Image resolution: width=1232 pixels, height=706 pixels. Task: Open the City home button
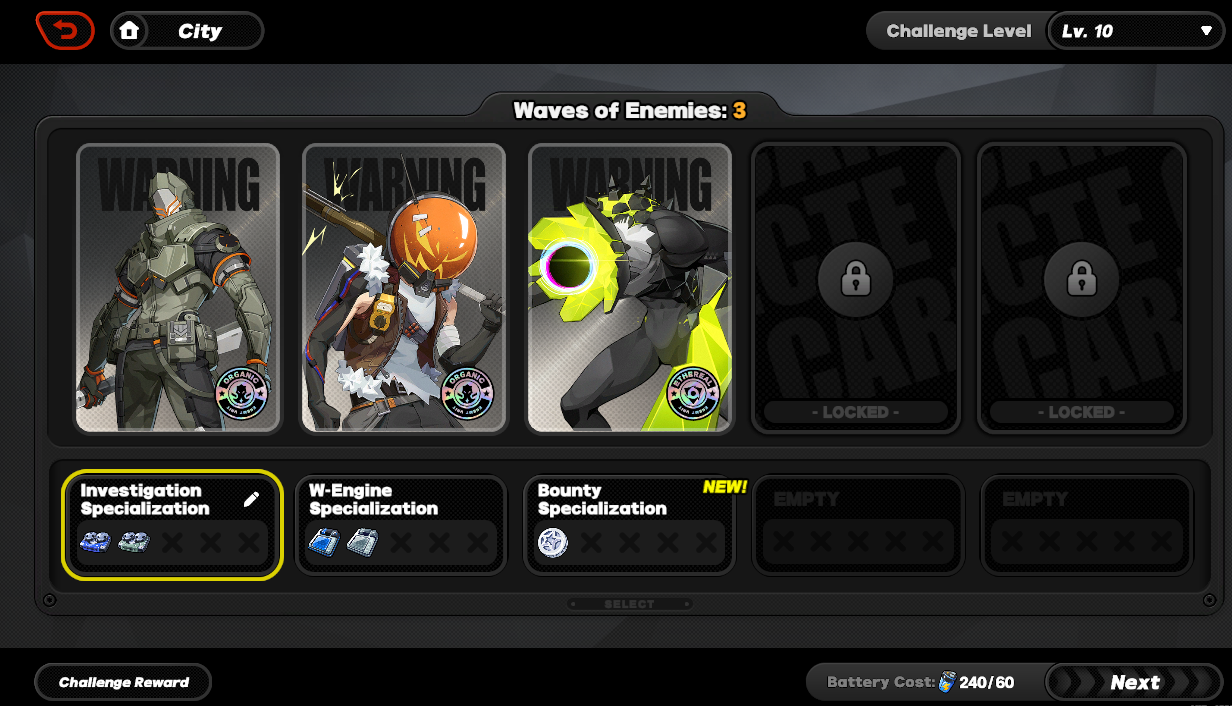pyautogui.click(x=186, y=31)
